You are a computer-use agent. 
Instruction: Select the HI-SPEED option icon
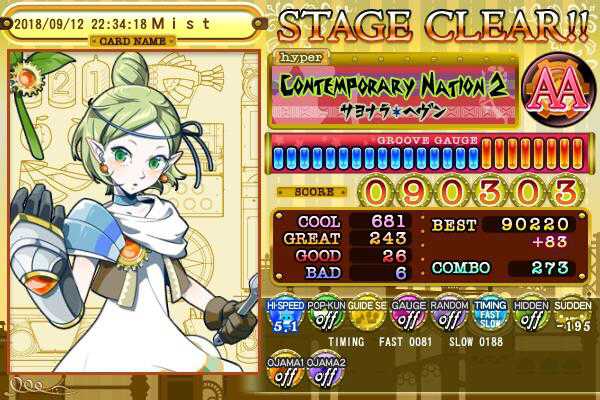tap(284, 317)
